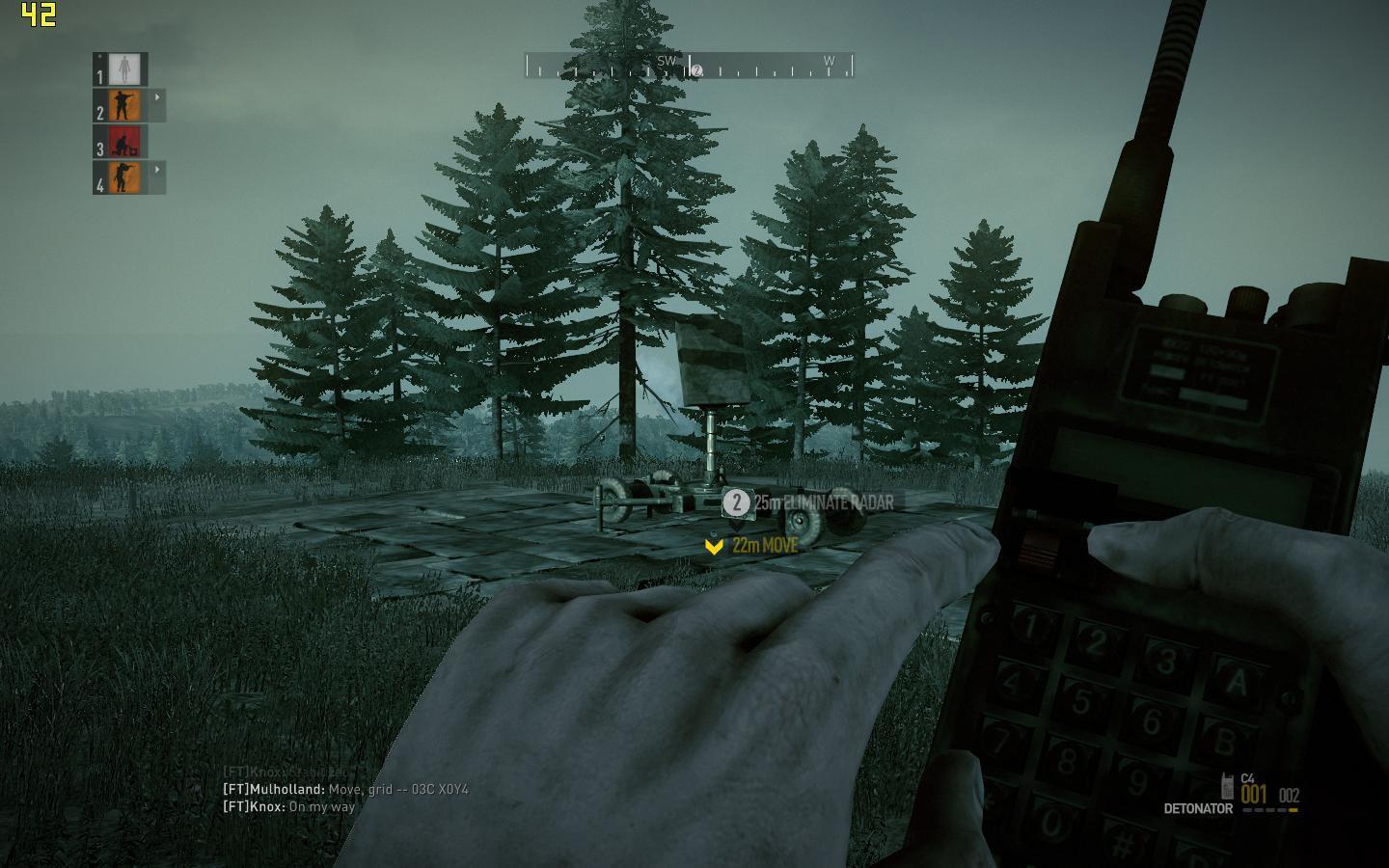This screenshot has width=1389, height=868.
Task: Click the compass heading bar
Action: [x=690, y=66]
